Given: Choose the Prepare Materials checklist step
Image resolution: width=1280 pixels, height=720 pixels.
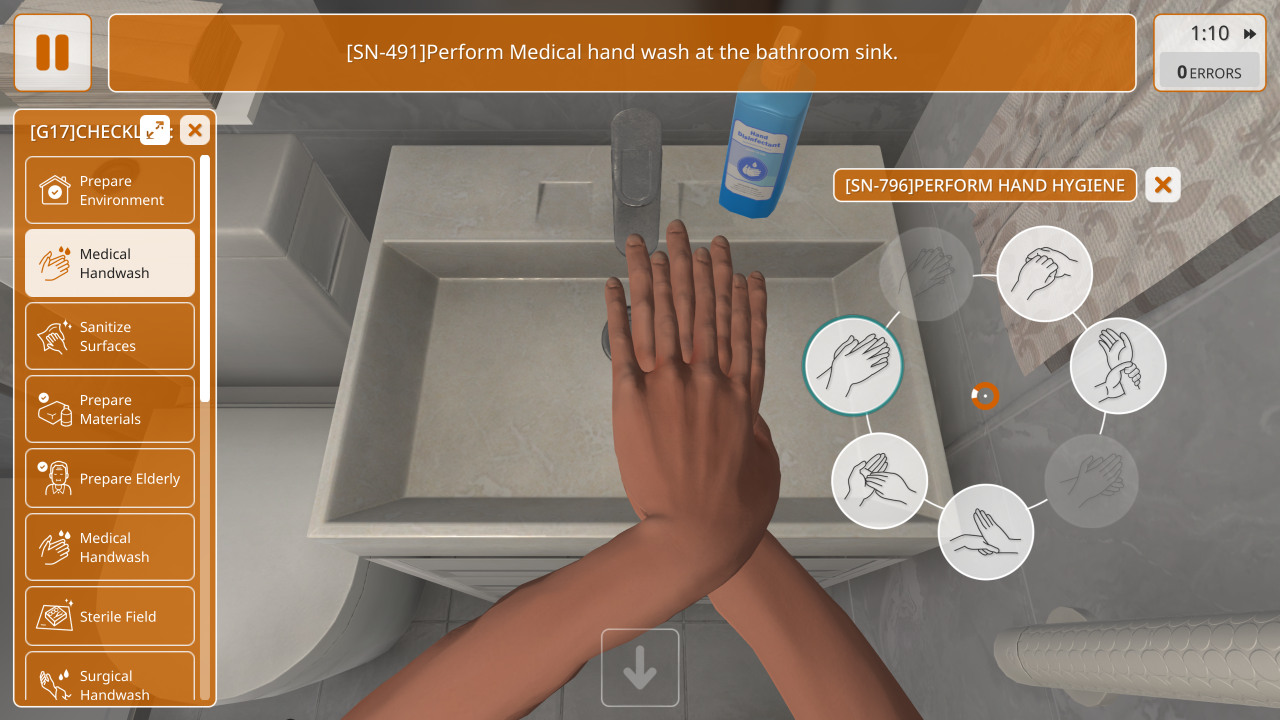Looking at the screenshot, I should pos(110,409).
